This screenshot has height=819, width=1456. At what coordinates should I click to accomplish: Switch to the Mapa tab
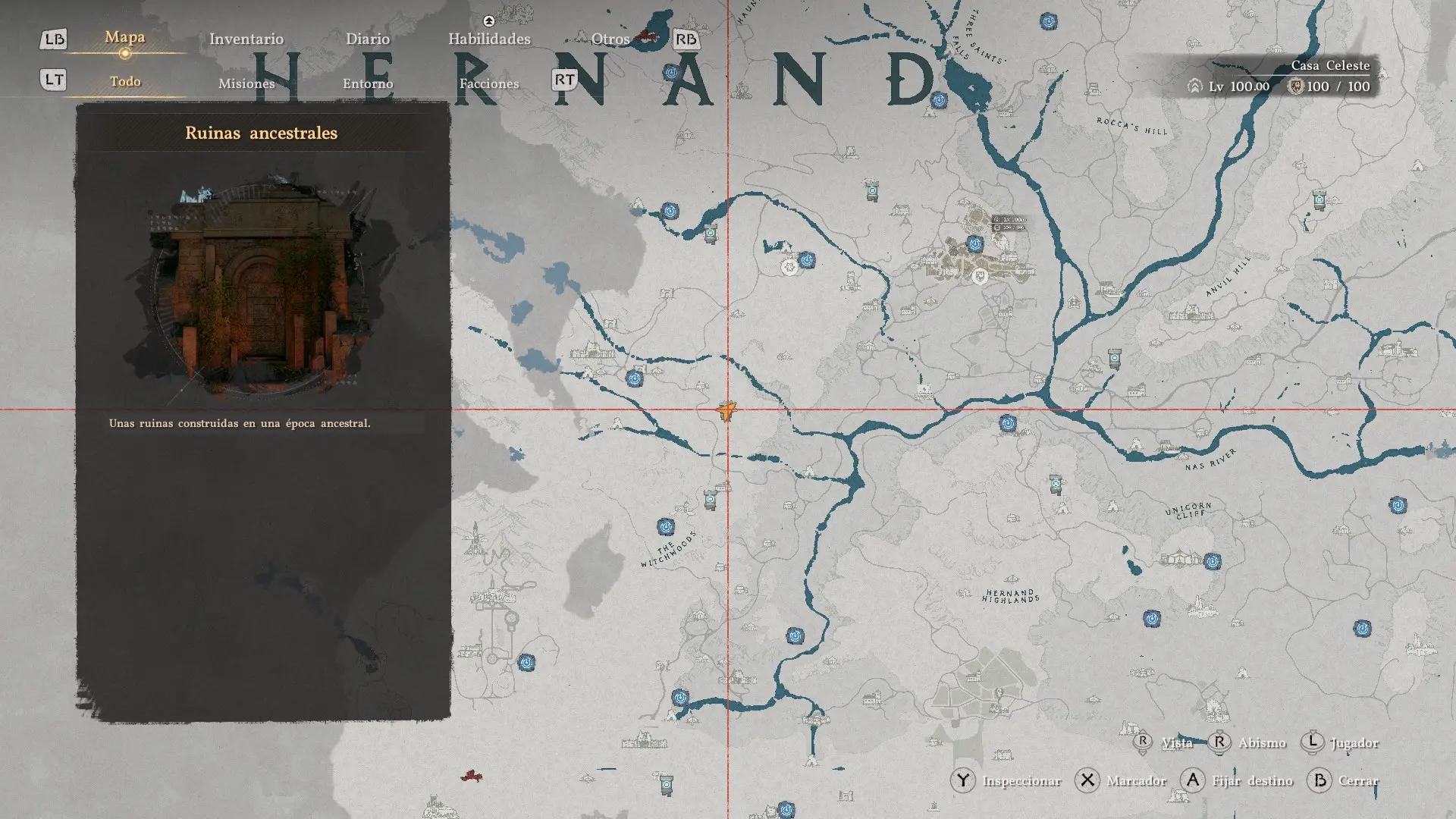[x=125, y=37]
